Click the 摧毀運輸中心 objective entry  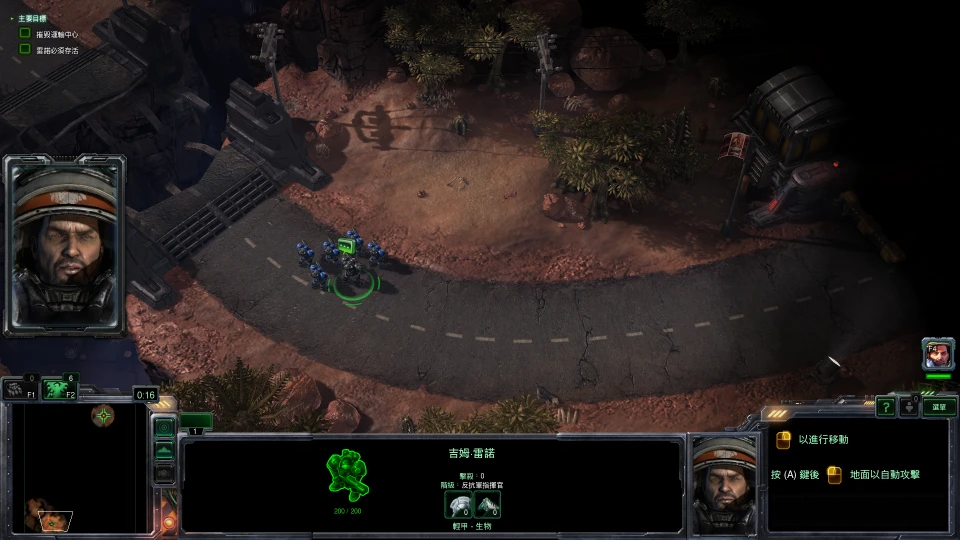point(56,34)
